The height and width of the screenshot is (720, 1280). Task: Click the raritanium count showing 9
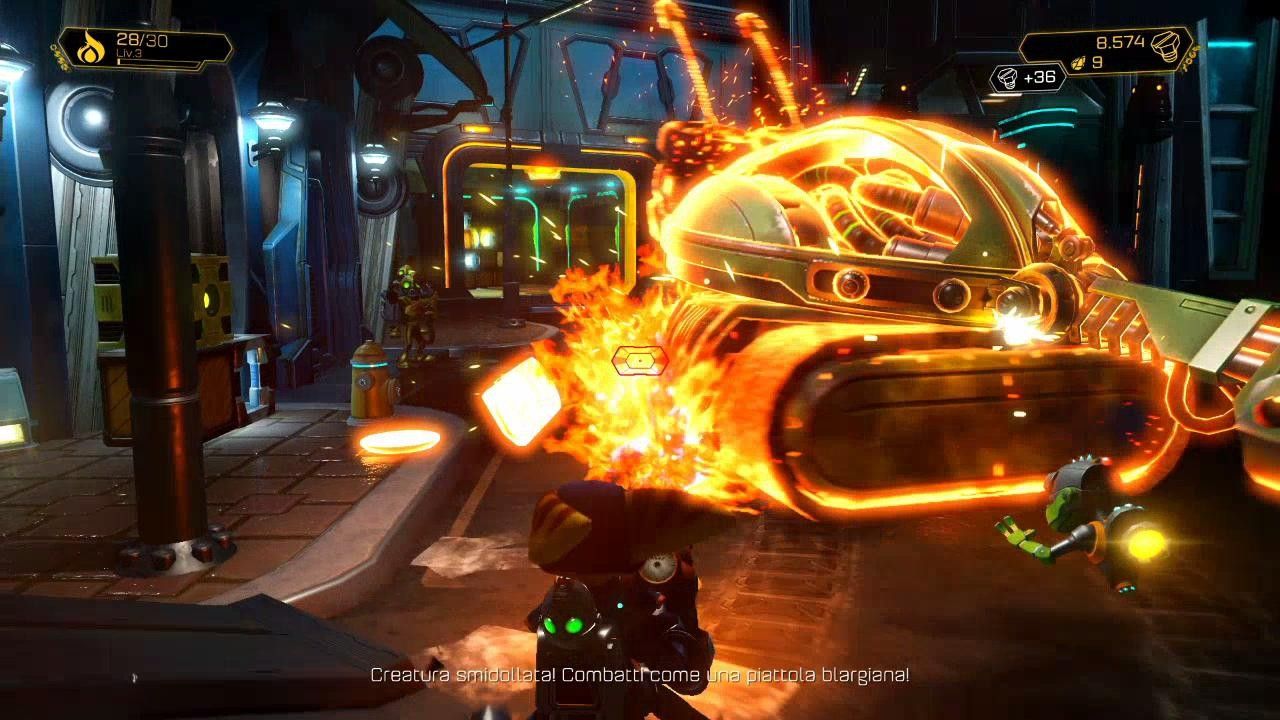(x=1097, y=62)
